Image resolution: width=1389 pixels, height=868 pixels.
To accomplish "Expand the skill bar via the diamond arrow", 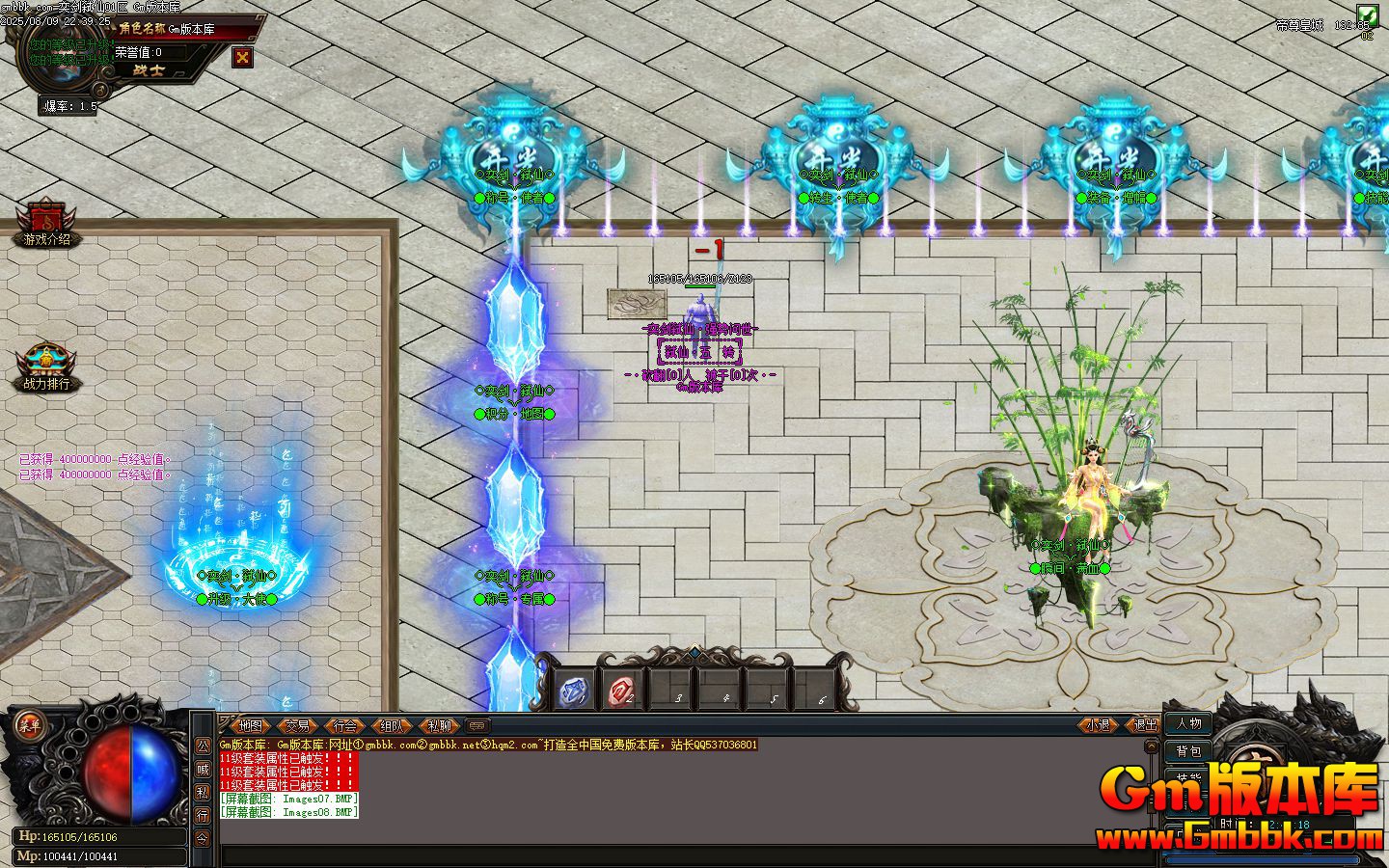I will coord(694,653).
